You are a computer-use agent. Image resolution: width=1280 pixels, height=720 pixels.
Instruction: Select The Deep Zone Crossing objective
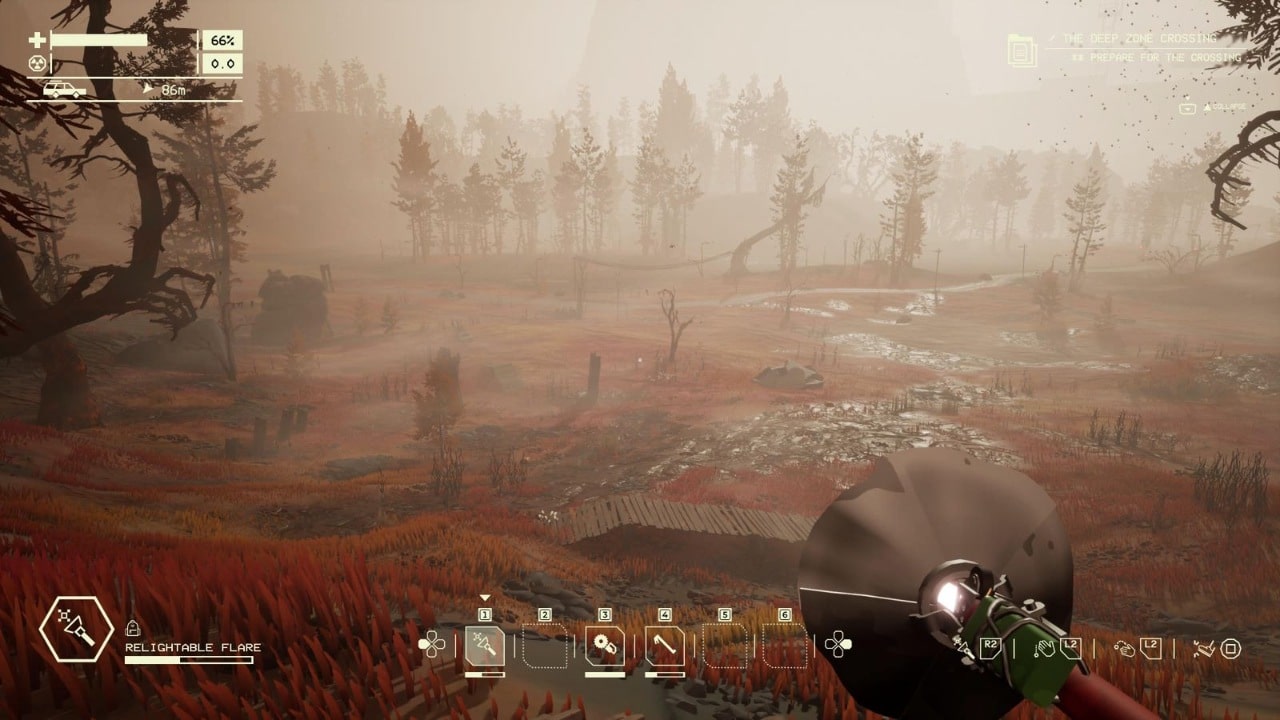[x=1140, y=38]
